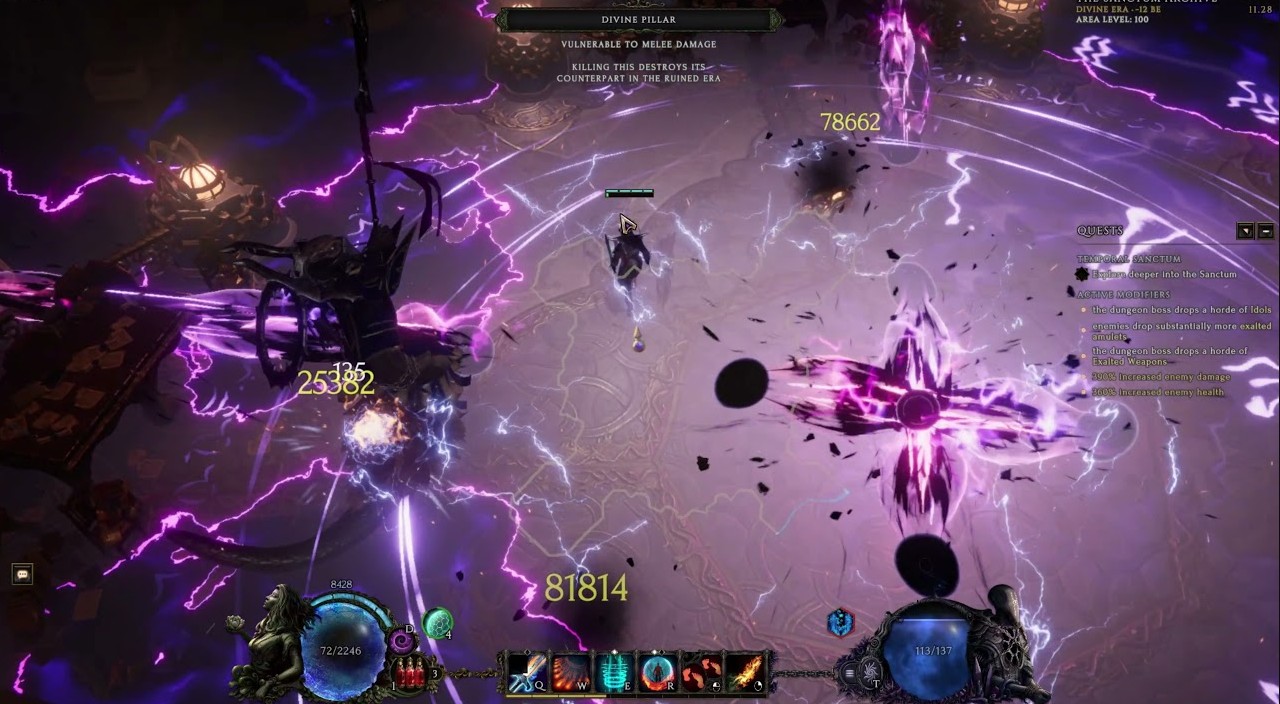The image size is (1280, 704).
Task: Click the green honeycomb orb icon
Action: 437,623
